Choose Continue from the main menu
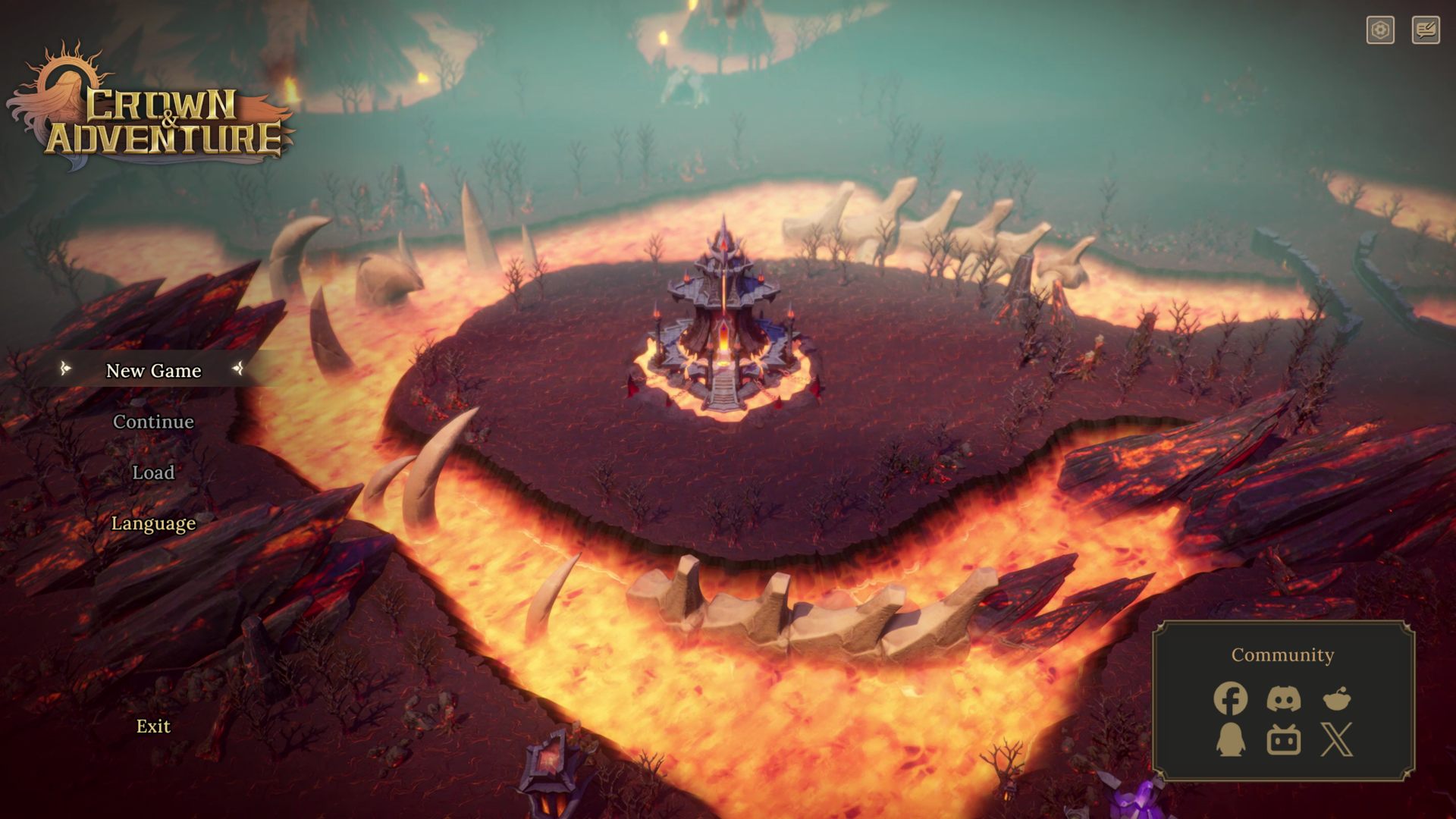The height and width of the screenshot is (819, 1456). tap(153, 422)
